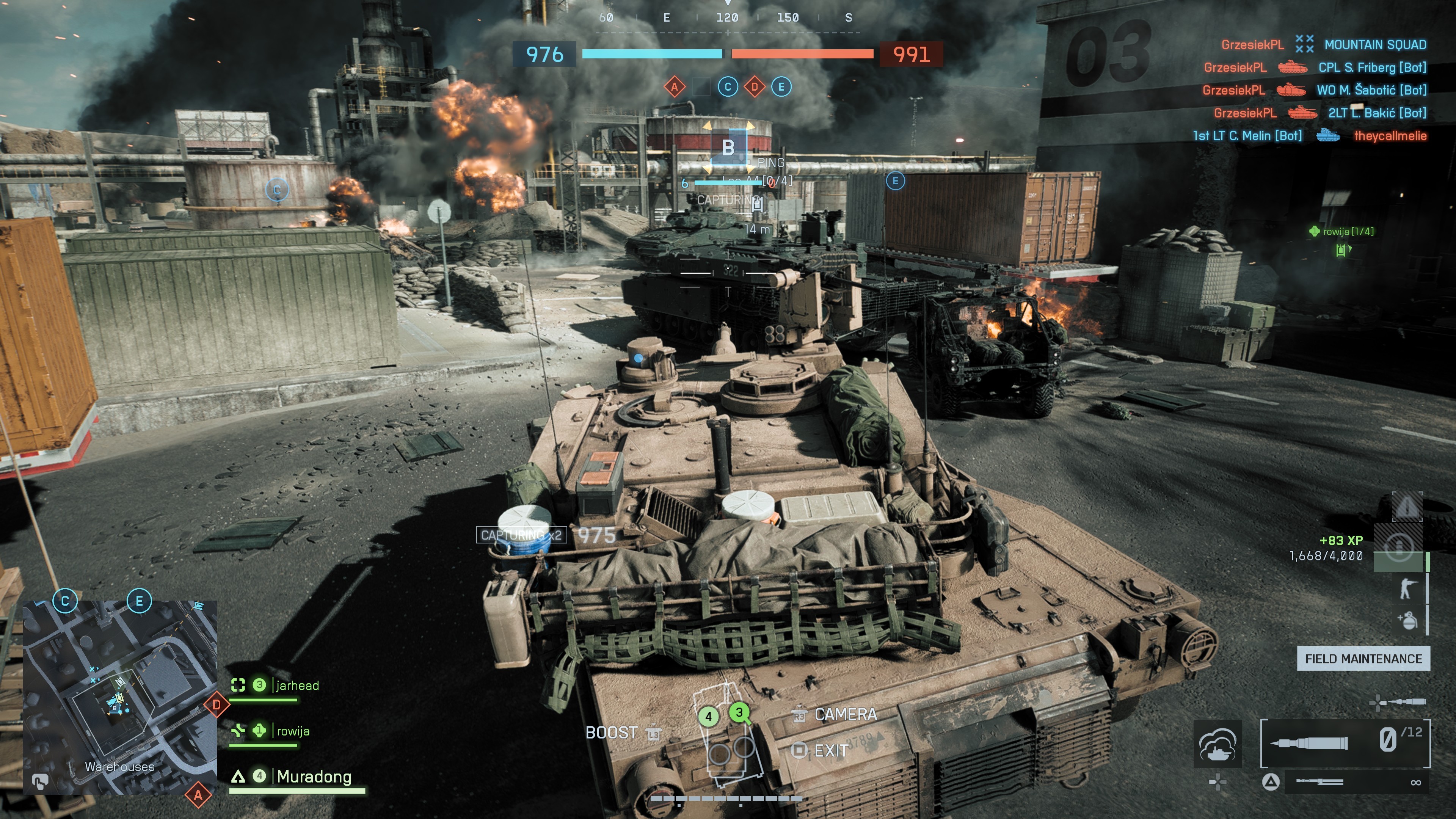This screenshot has width=1456, height=819.
Task: Select rowija's row in the squad list
Action: point(293,731)
